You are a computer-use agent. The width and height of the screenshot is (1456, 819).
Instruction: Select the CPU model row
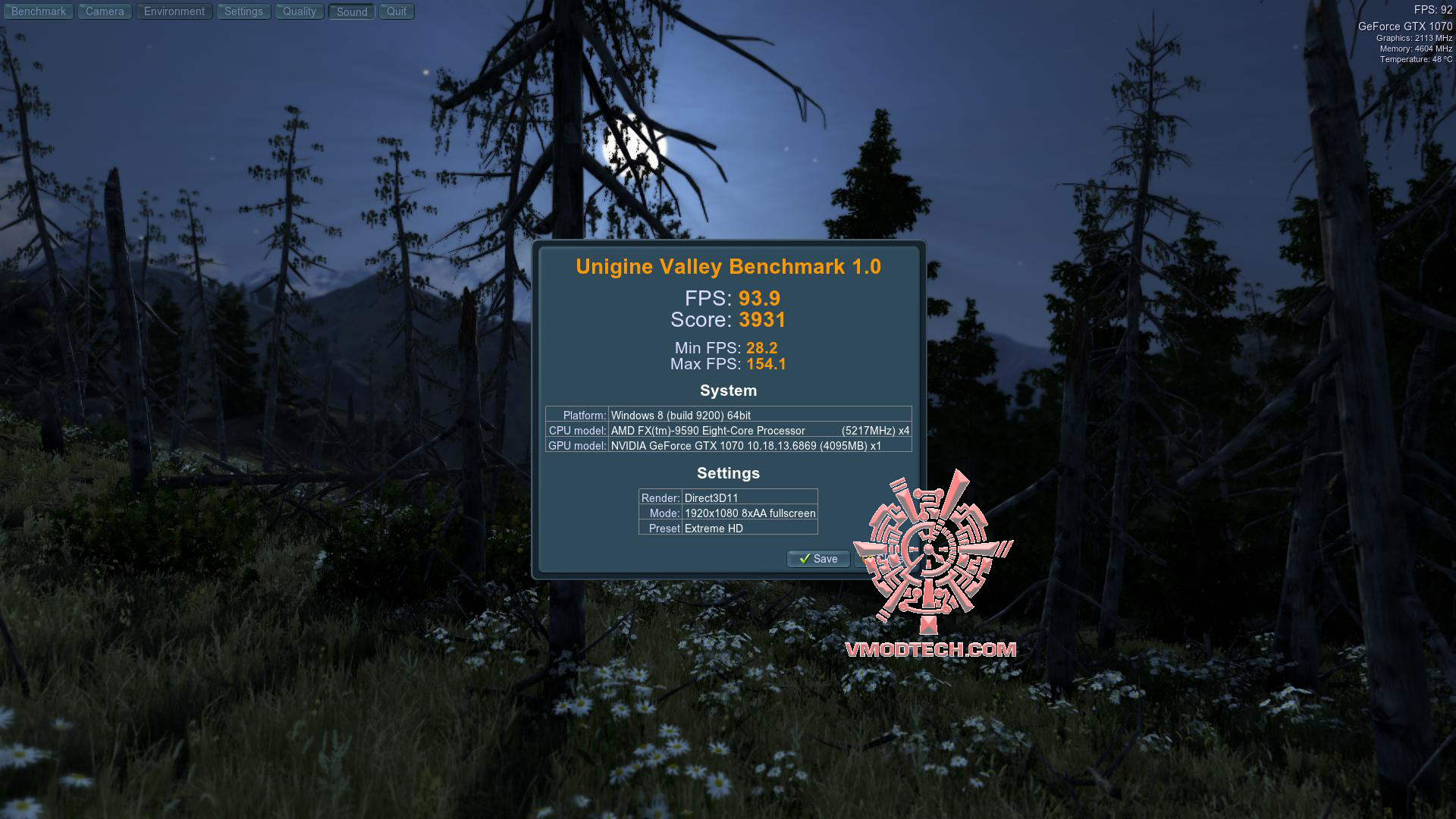(728, 430)
